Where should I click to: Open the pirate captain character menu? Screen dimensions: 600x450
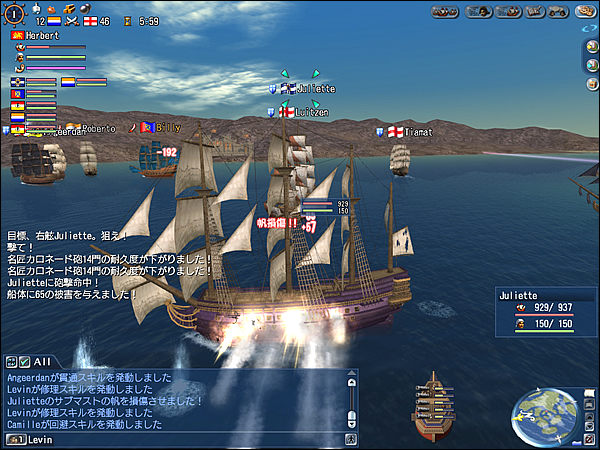(478, 12)
